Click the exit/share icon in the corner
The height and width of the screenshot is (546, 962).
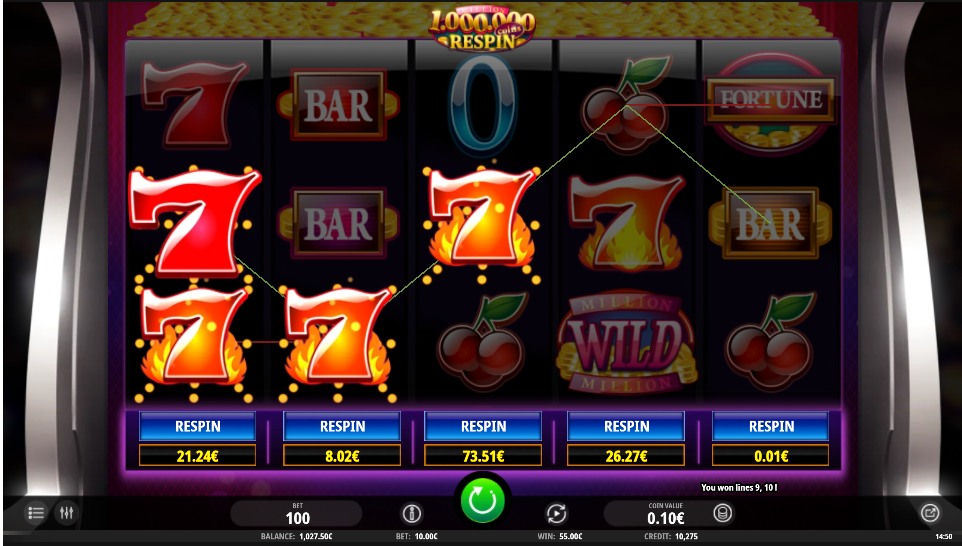point(929,513)
